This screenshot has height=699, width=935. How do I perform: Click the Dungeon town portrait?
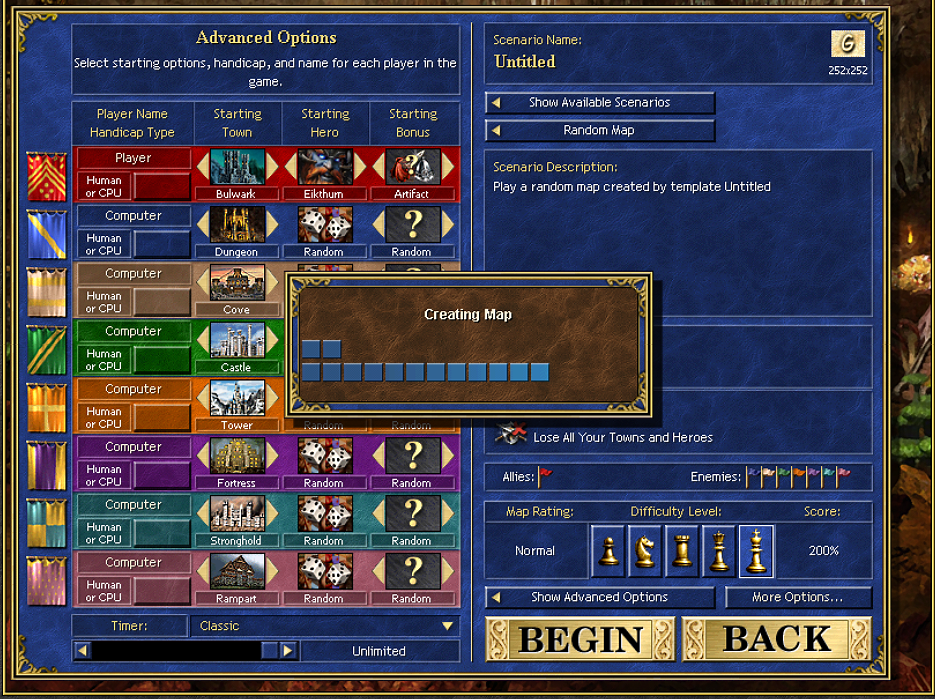pos(237,226)
